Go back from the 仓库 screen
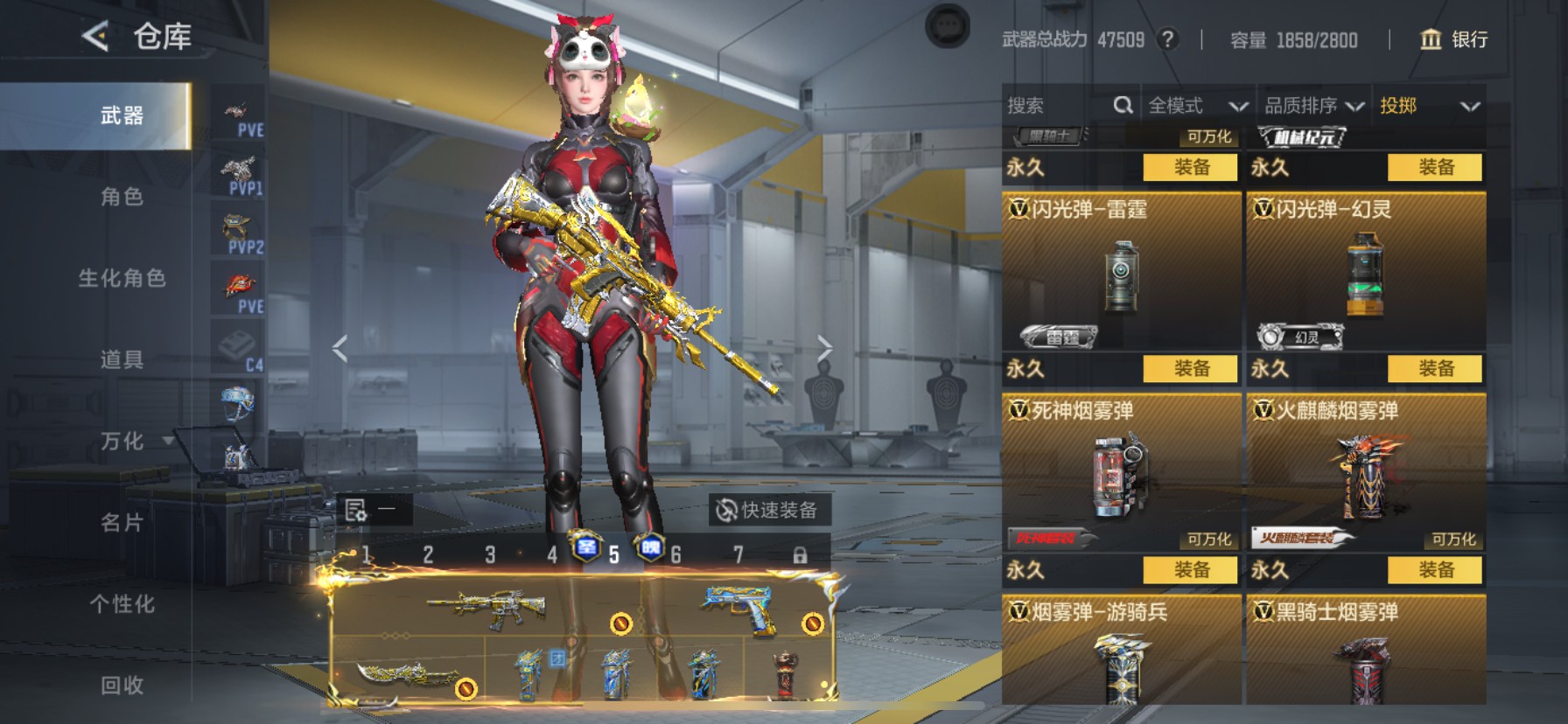 pos(95,37)
